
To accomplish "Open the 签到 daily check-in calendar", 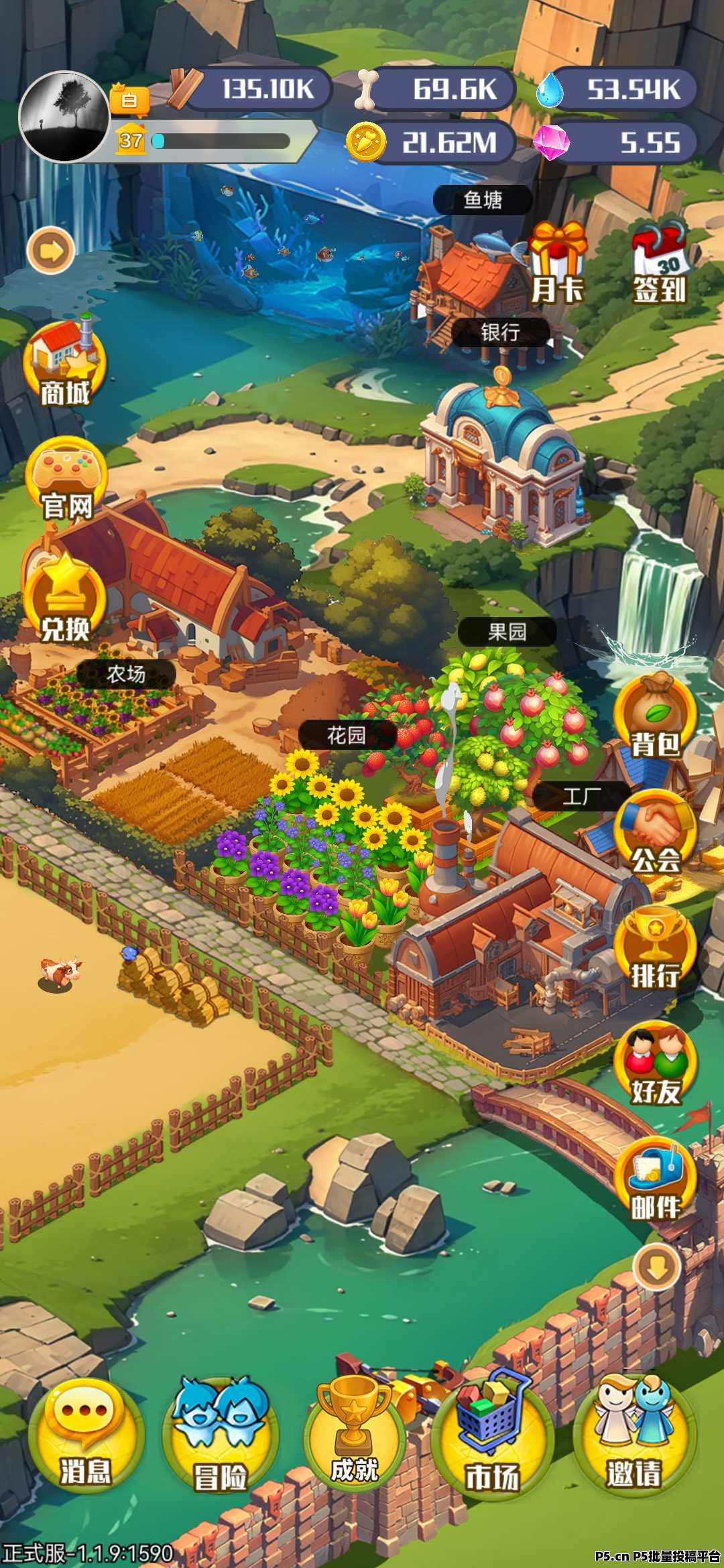I will pyautogui.click(x=660, y=263).
